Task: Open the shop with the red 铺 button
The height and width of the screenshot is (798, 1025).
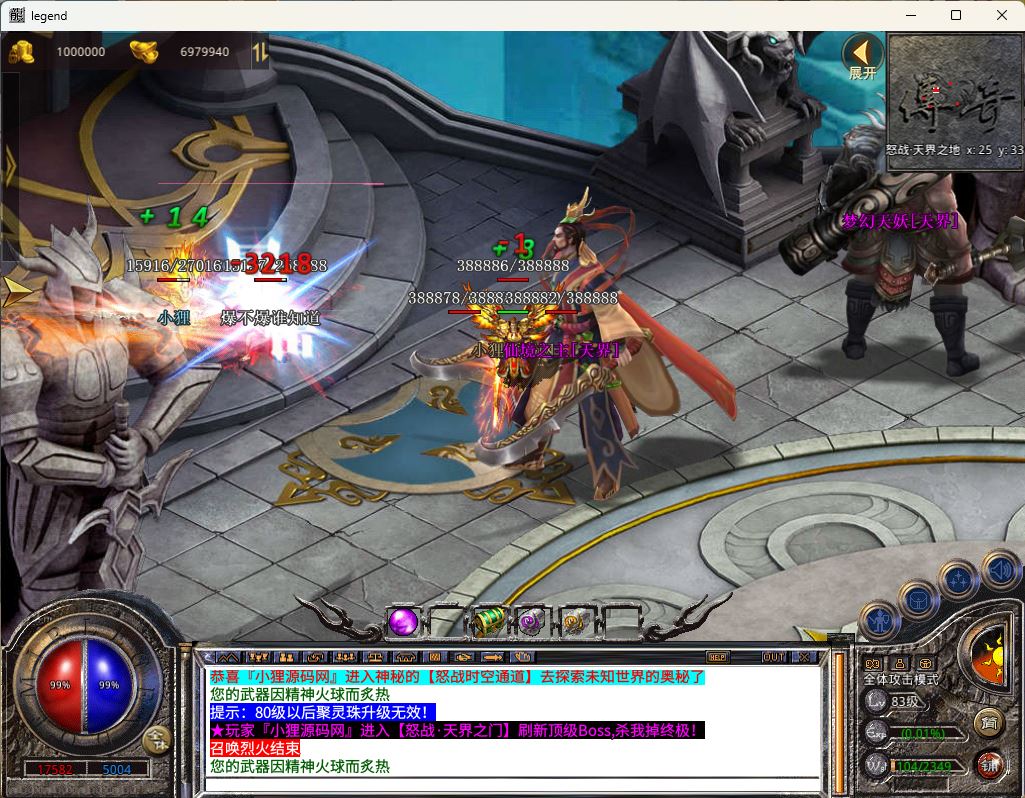Action: tap(989, 765)
